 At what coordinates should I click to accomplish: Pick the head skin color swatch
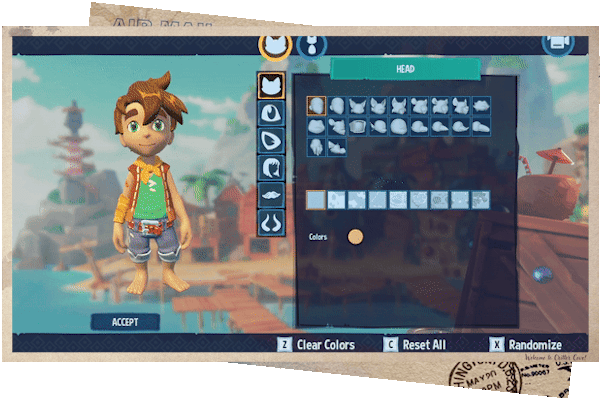(x=355, y=237)
